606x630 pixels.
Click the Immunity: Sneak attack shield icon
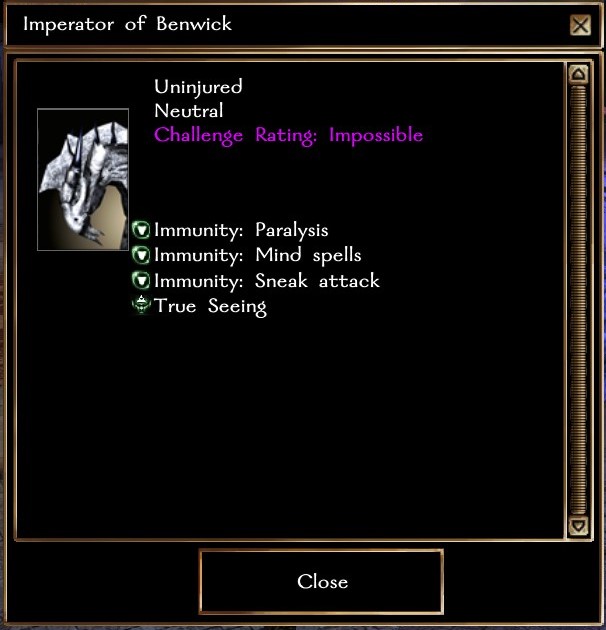point(142,281)
